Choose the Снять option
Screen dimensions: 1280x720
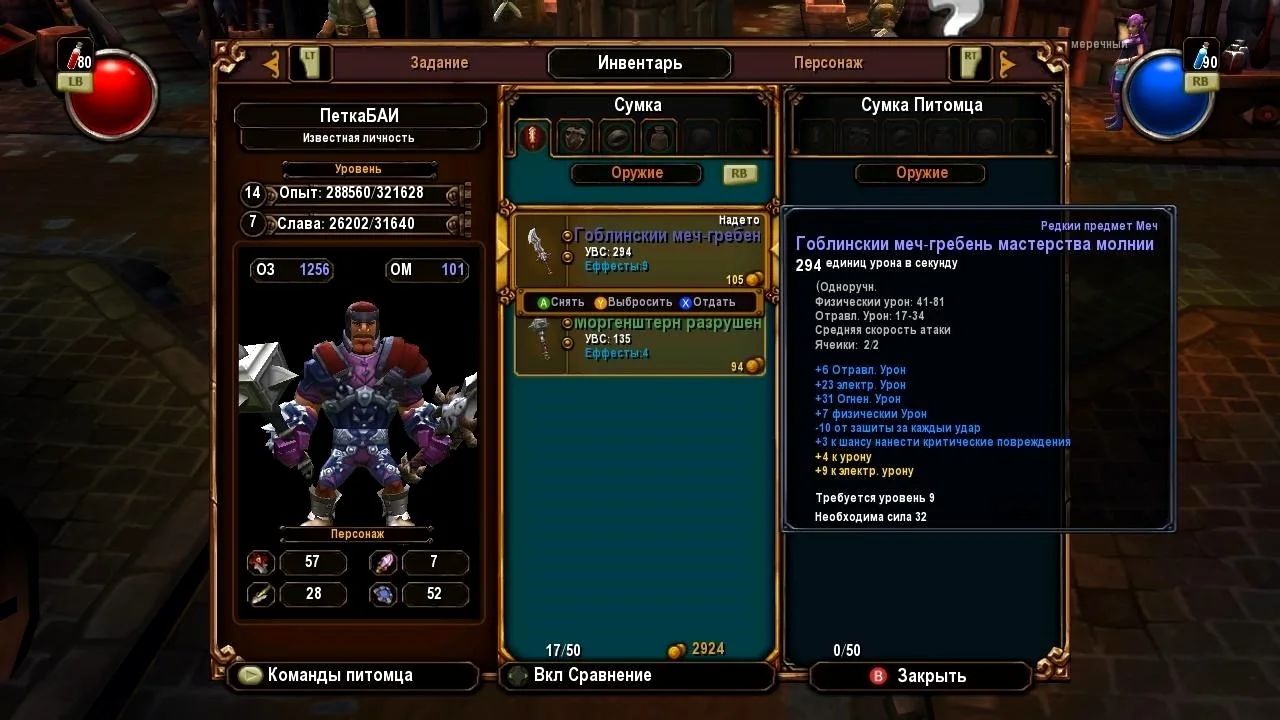point(561,302)
